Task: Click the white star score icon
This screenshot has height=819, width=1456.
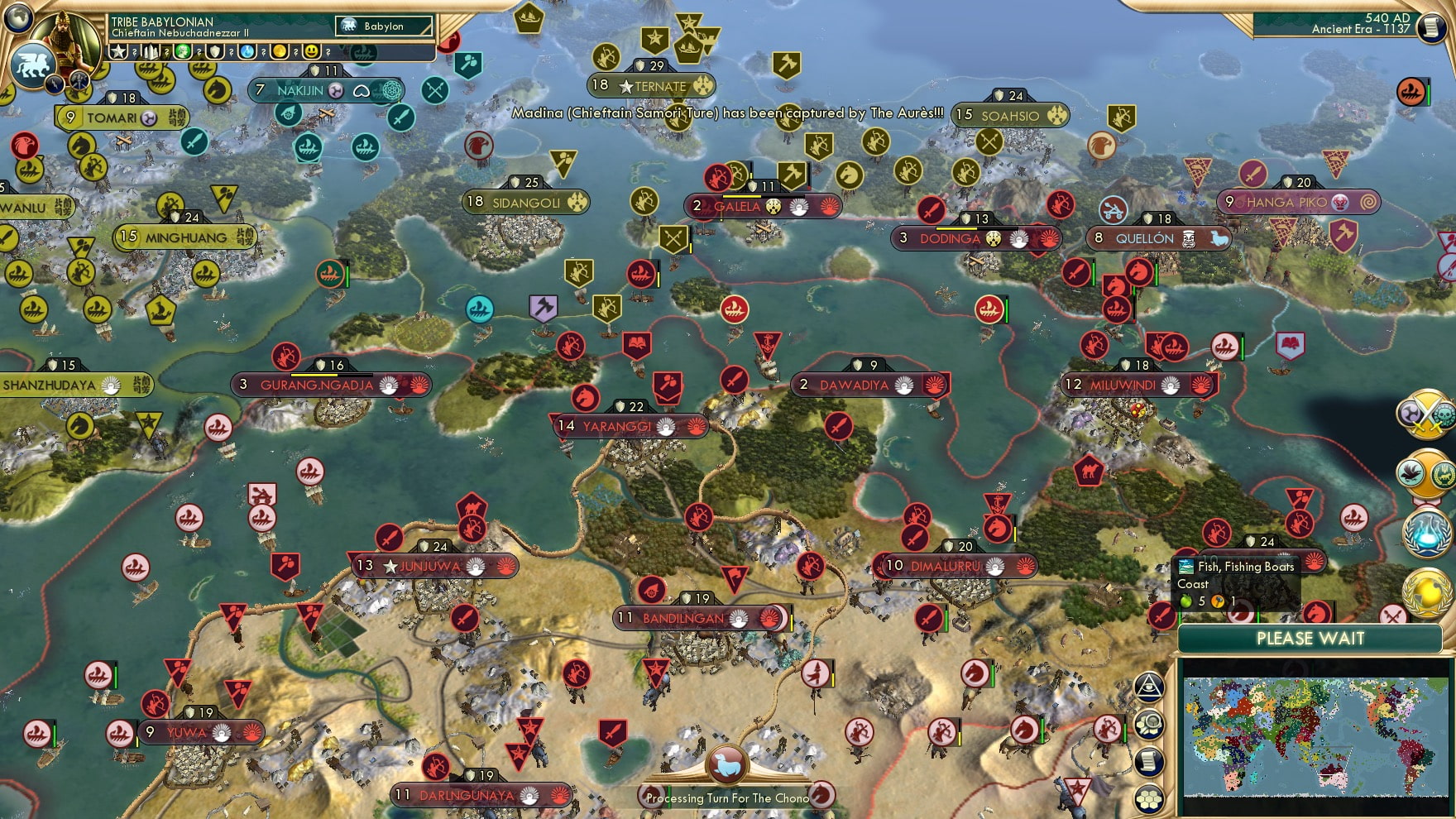Action: coord(119,52)
